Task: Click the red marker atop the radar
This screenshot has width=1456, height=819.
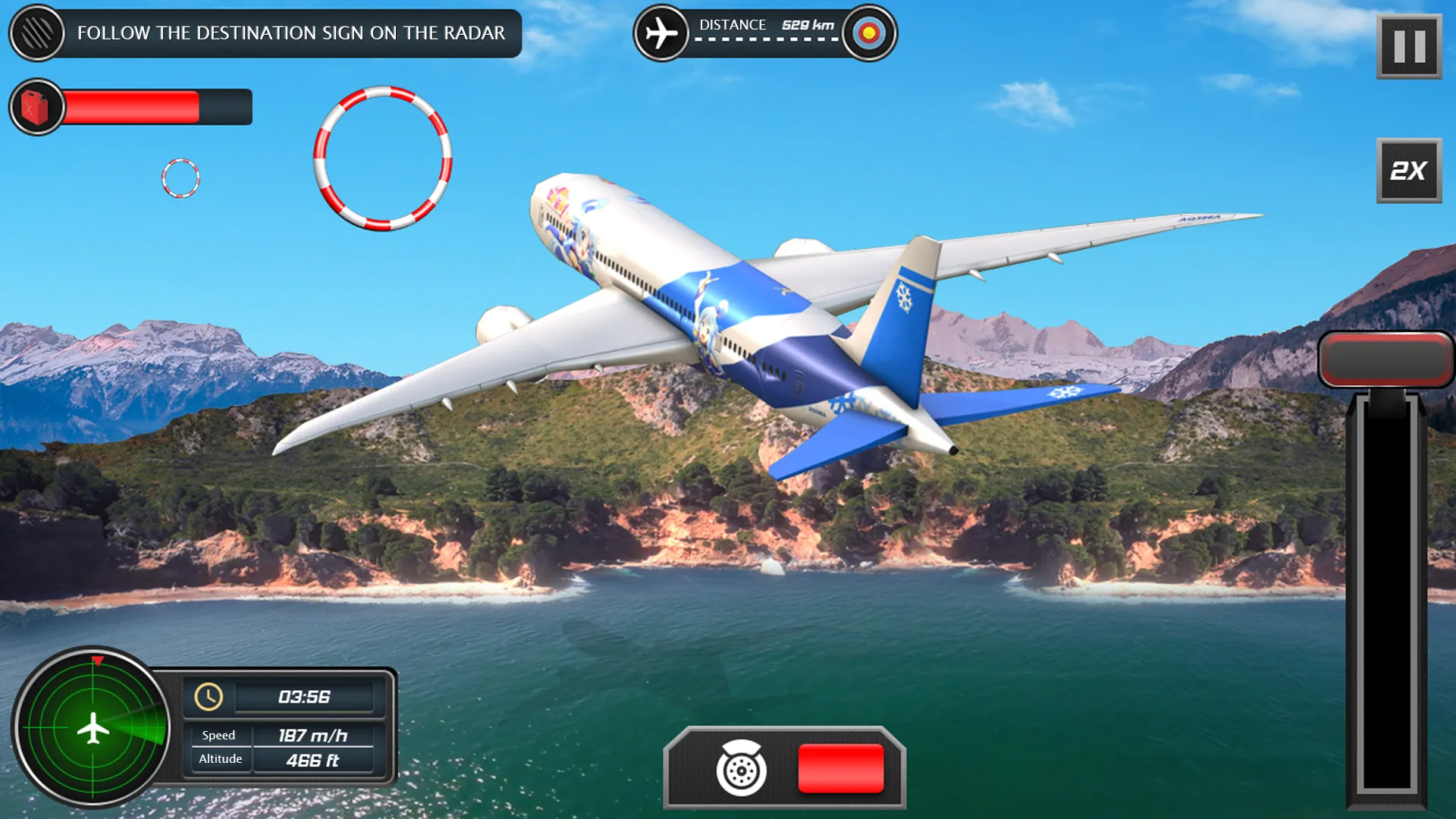Action: coord(96,659)
